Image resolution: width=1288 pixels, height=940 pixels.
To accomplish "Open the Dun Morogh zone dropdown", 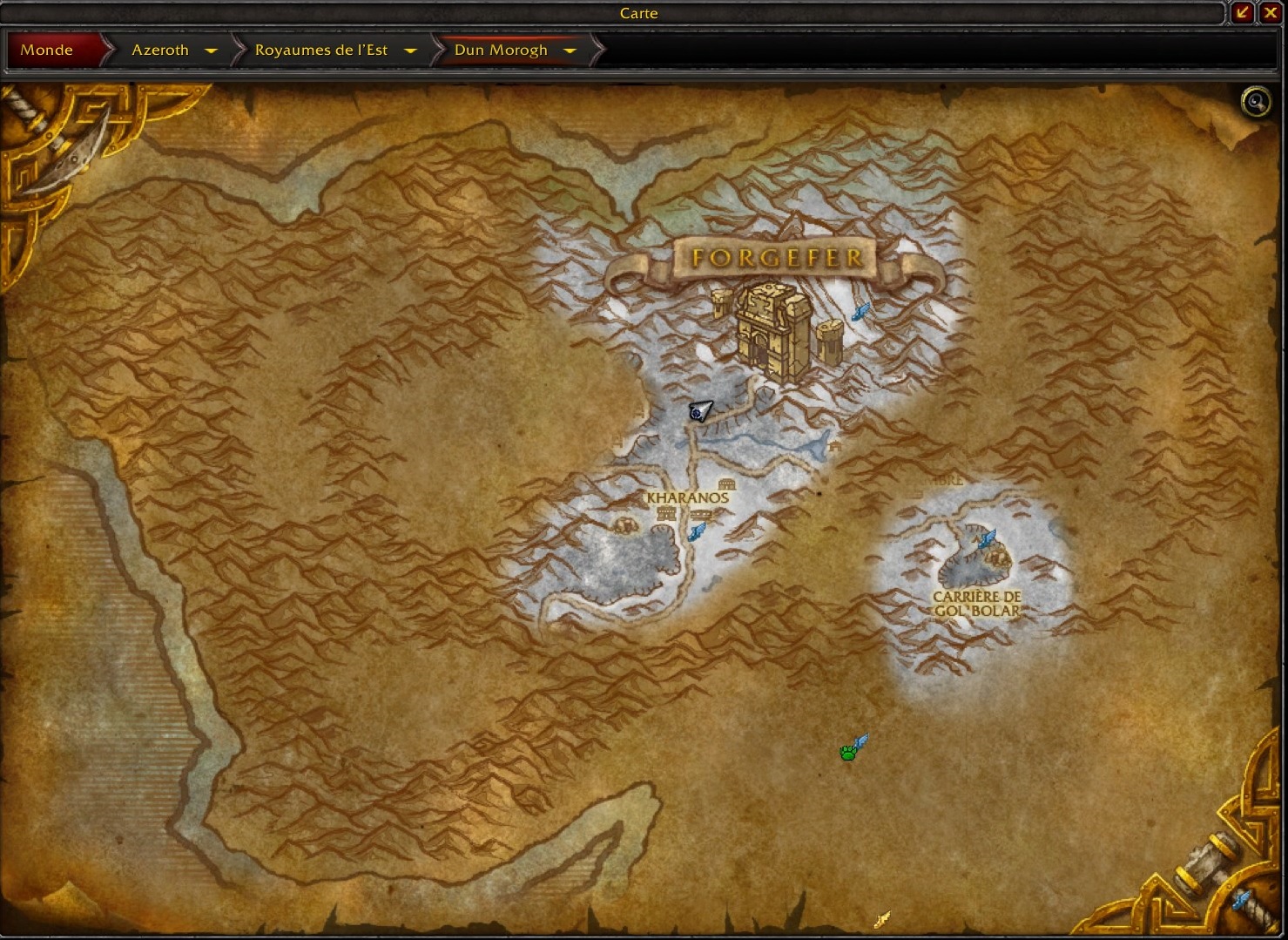I will tap(570, 50).
